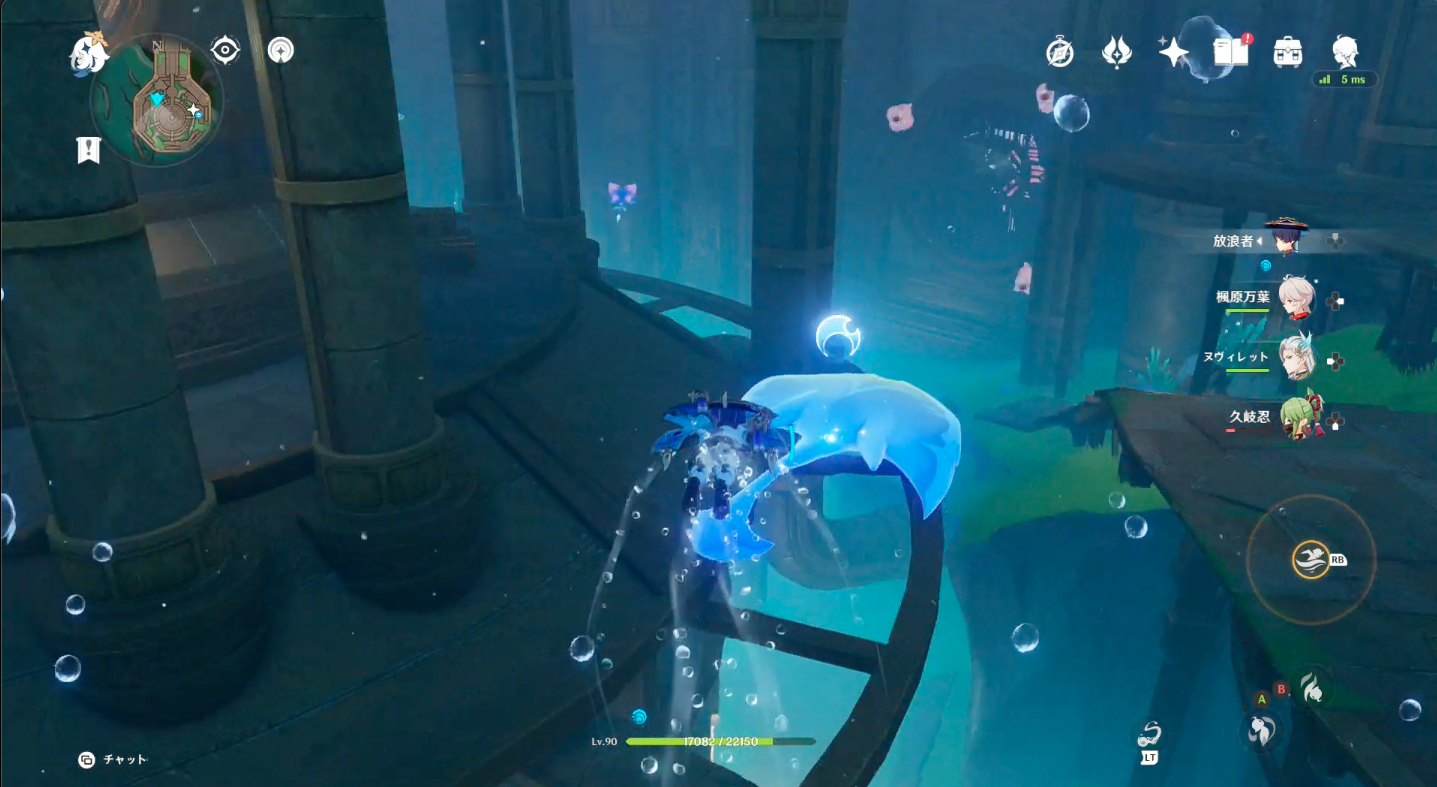Click the round icon right of eye icon
1437x787 pixels.
[281, 50]
